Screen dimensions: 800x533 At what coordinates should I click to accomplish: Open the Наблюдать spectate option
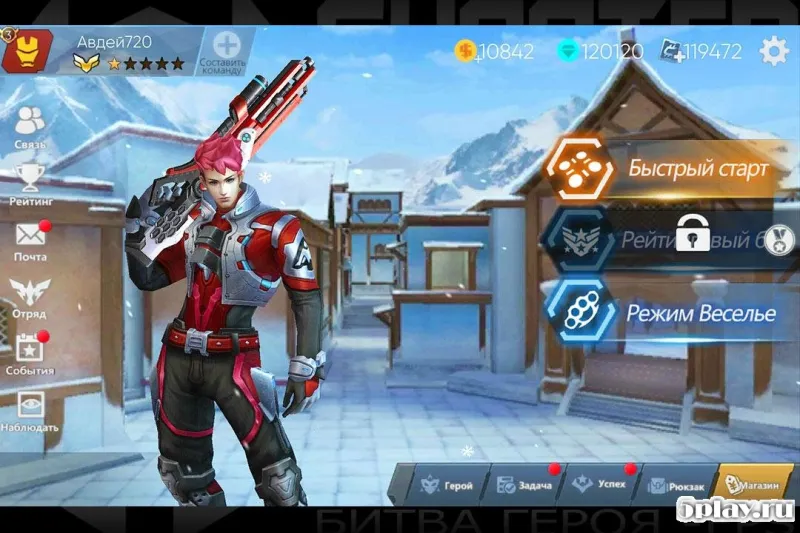31,410
